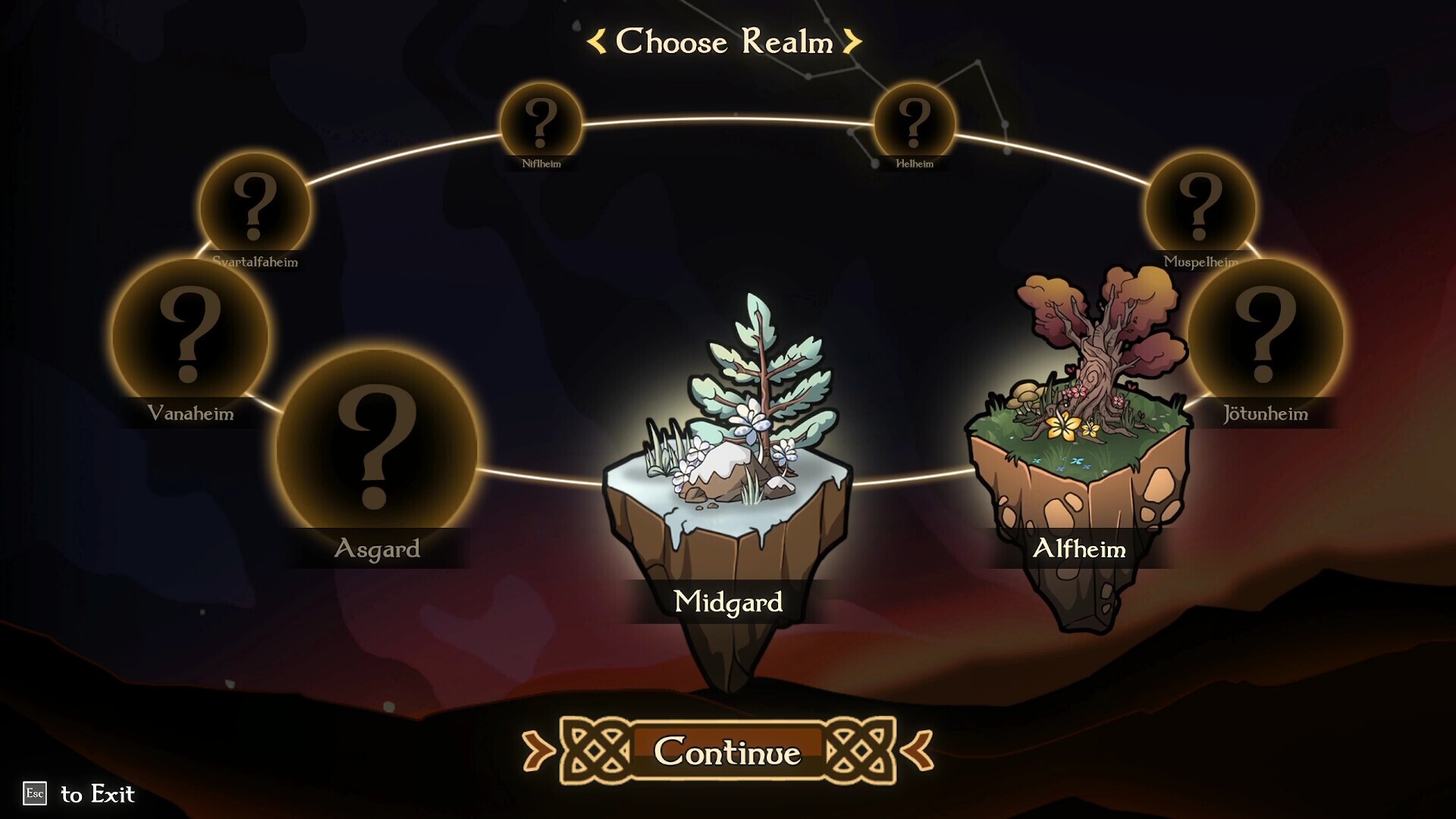The height and width of the screenshot is (819, 1456).
Task: Click the left arrow beside Choose Realm
Action: point(596,43)
